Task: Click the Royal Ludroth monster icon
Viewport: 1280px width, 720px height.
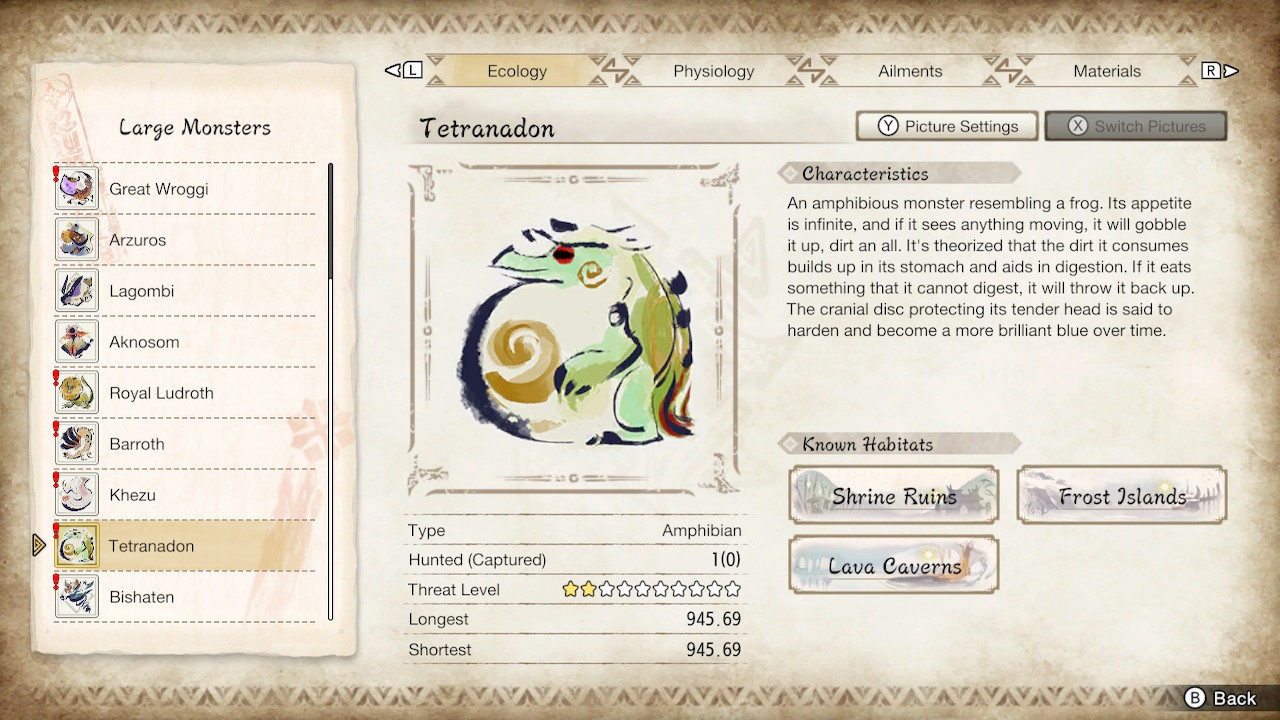Action: (x=76, y=392)
